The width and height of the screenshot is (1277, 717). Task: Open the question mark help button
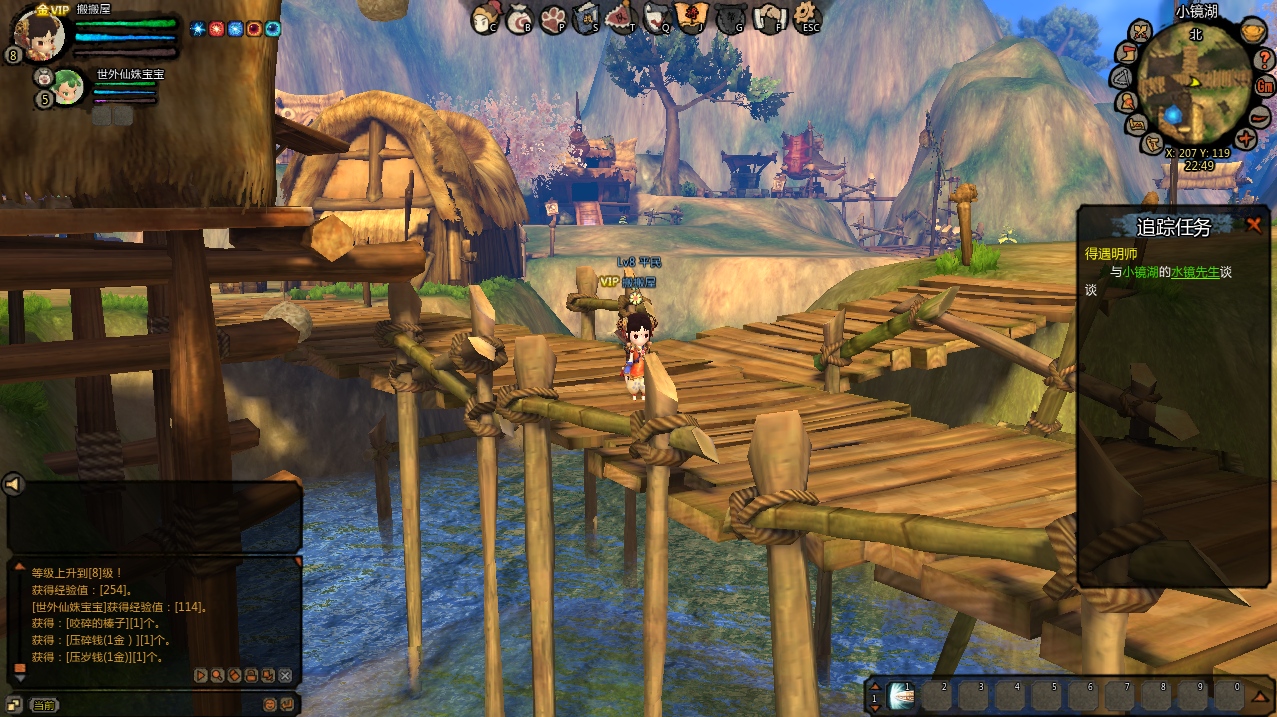pos(1262,58)
